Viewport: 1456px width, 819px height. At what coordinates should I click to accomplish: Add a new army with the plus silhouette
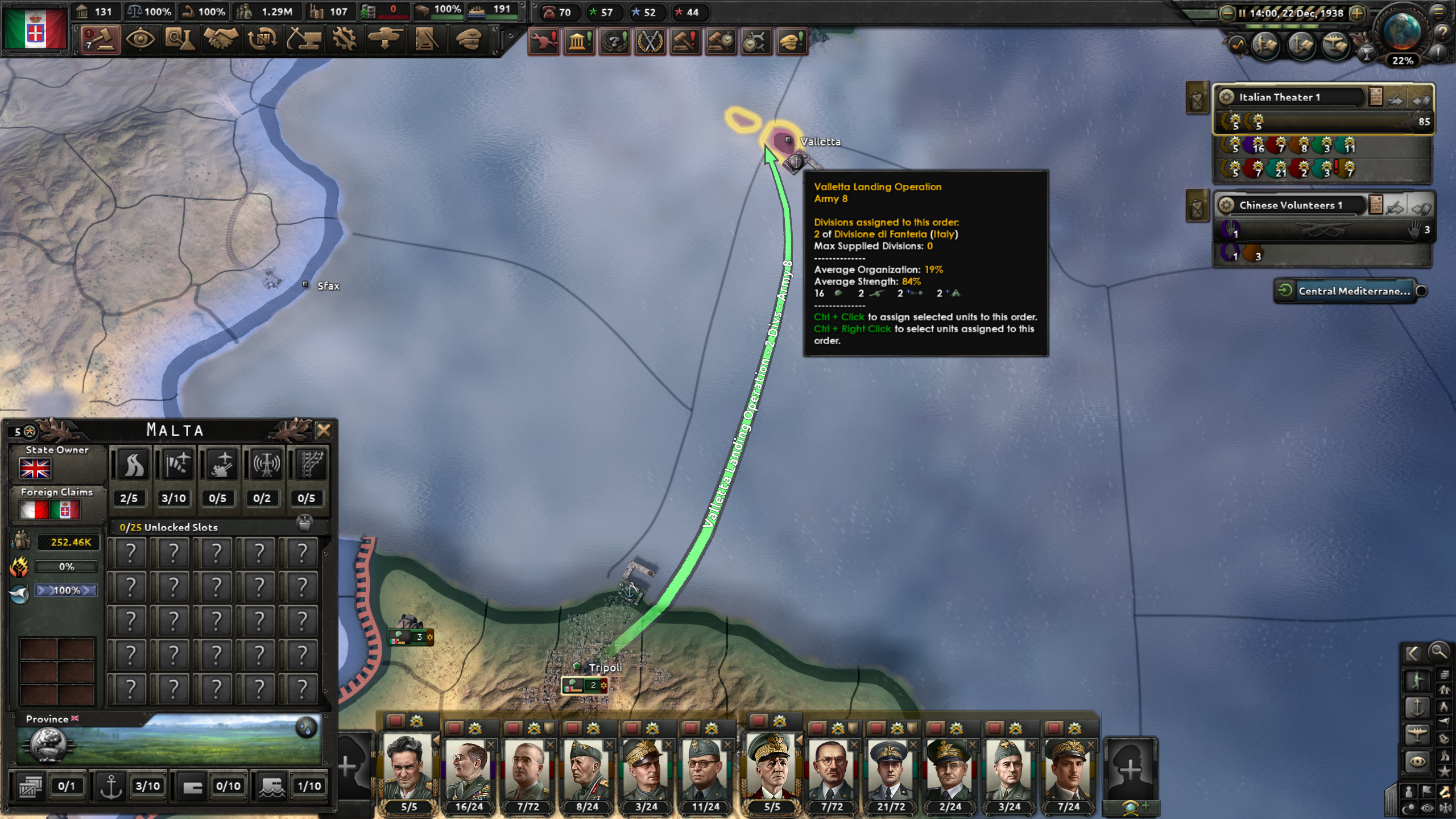1130,771
